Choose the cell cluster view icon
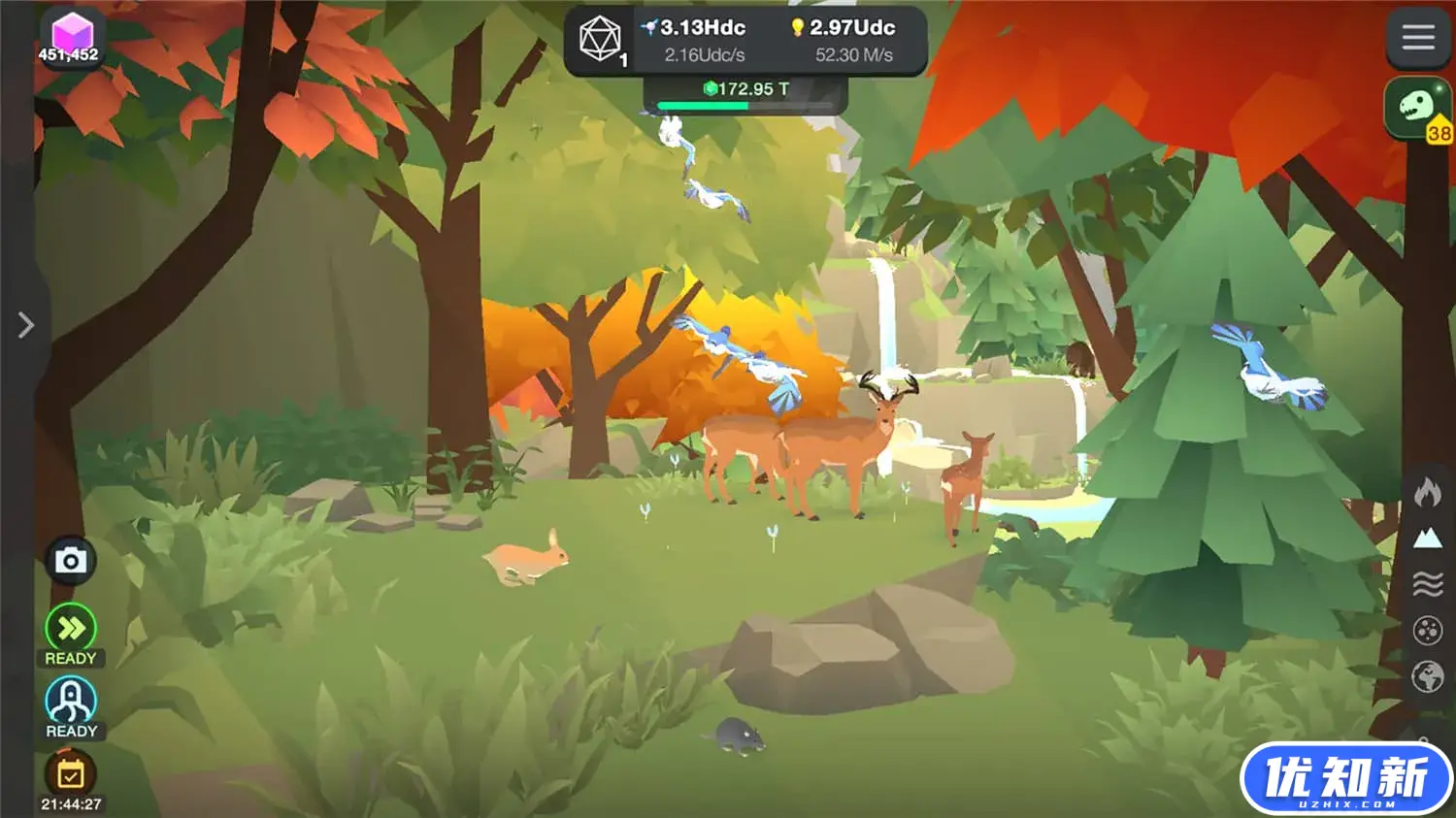Image resolution: width=1456 pixels, height=818 pixels. pos(1427,631)
